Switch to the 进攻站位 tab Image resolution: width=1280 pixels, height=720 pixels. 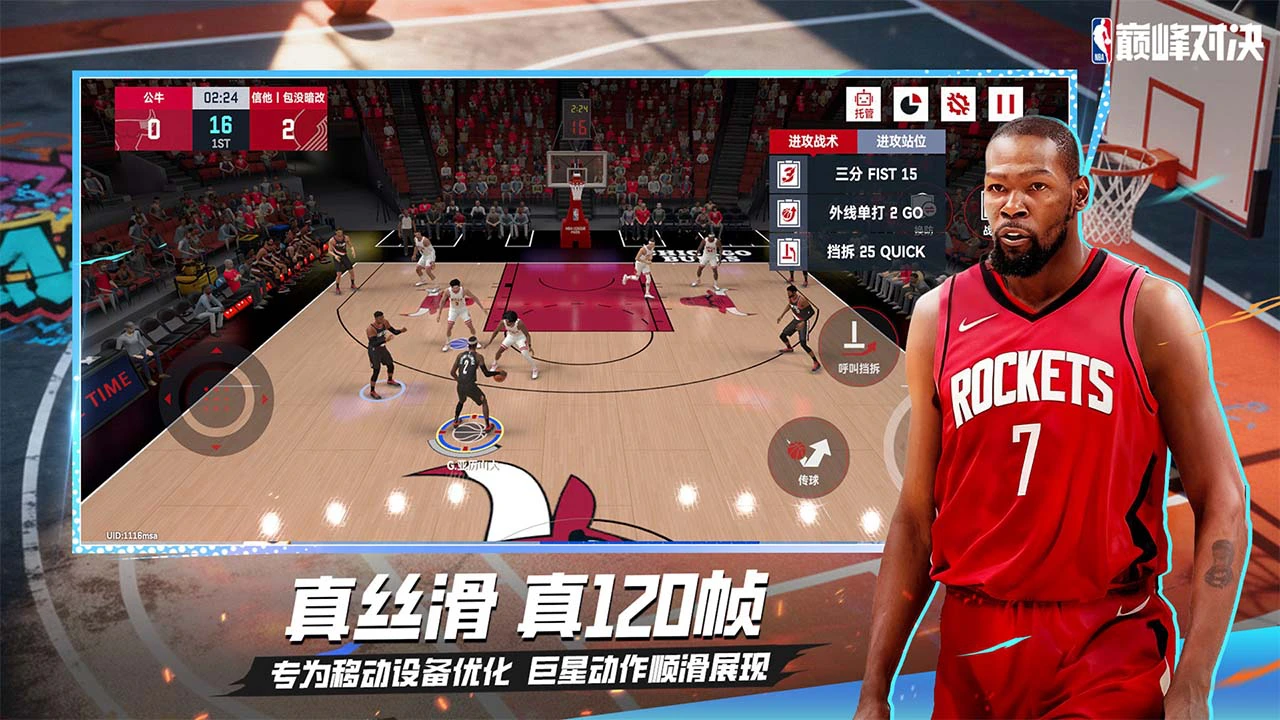coord(902,141)
